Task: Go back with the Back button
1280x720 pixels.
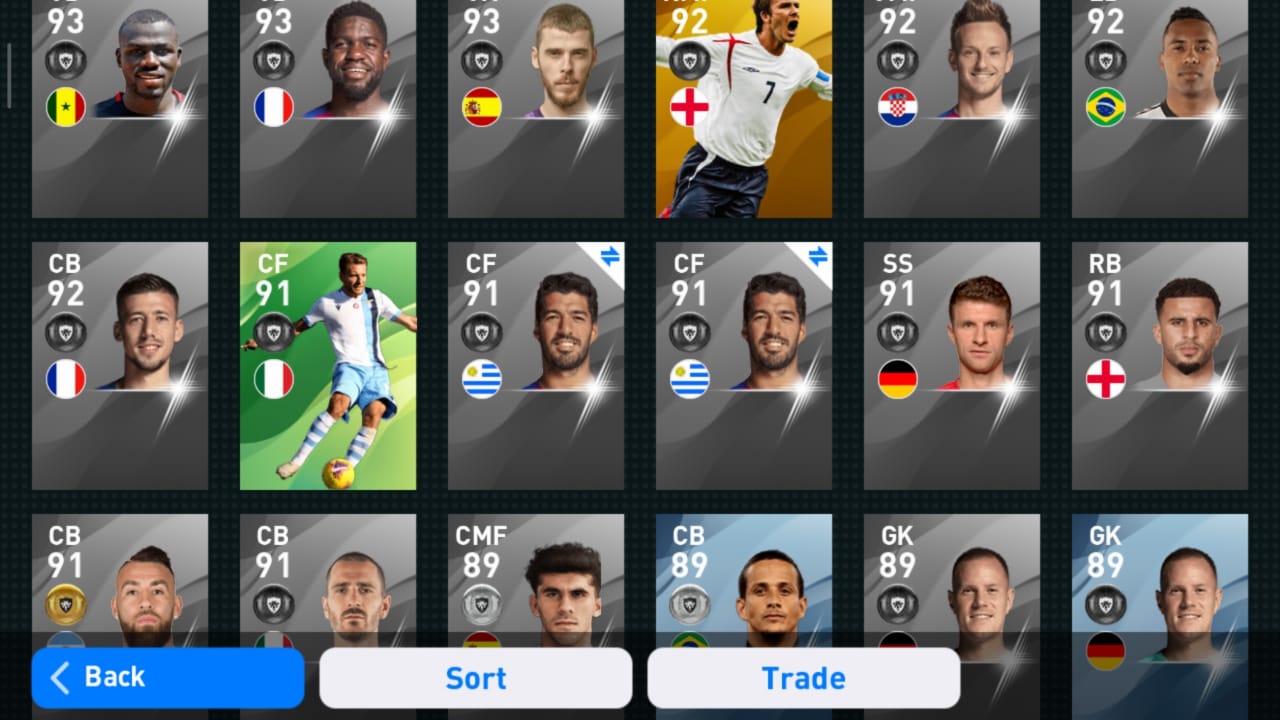Action: (167, 678)
